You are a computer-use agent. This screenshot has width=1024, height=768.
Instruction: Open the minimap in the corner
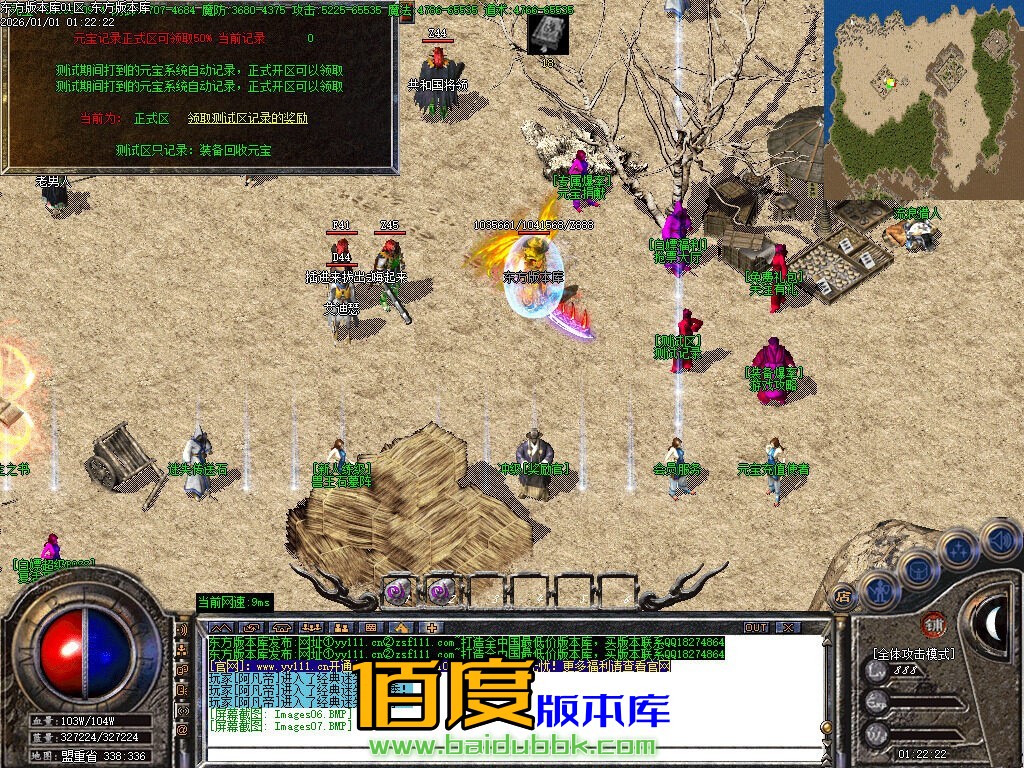(923, 98)
